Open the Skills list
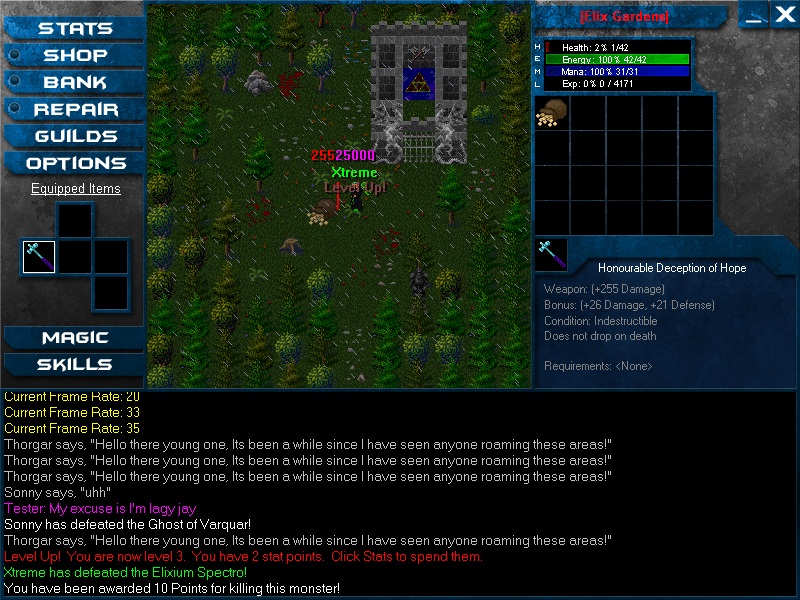Image resolution: width=800 pixels, height=600 pixels. [x=75, y=365]
